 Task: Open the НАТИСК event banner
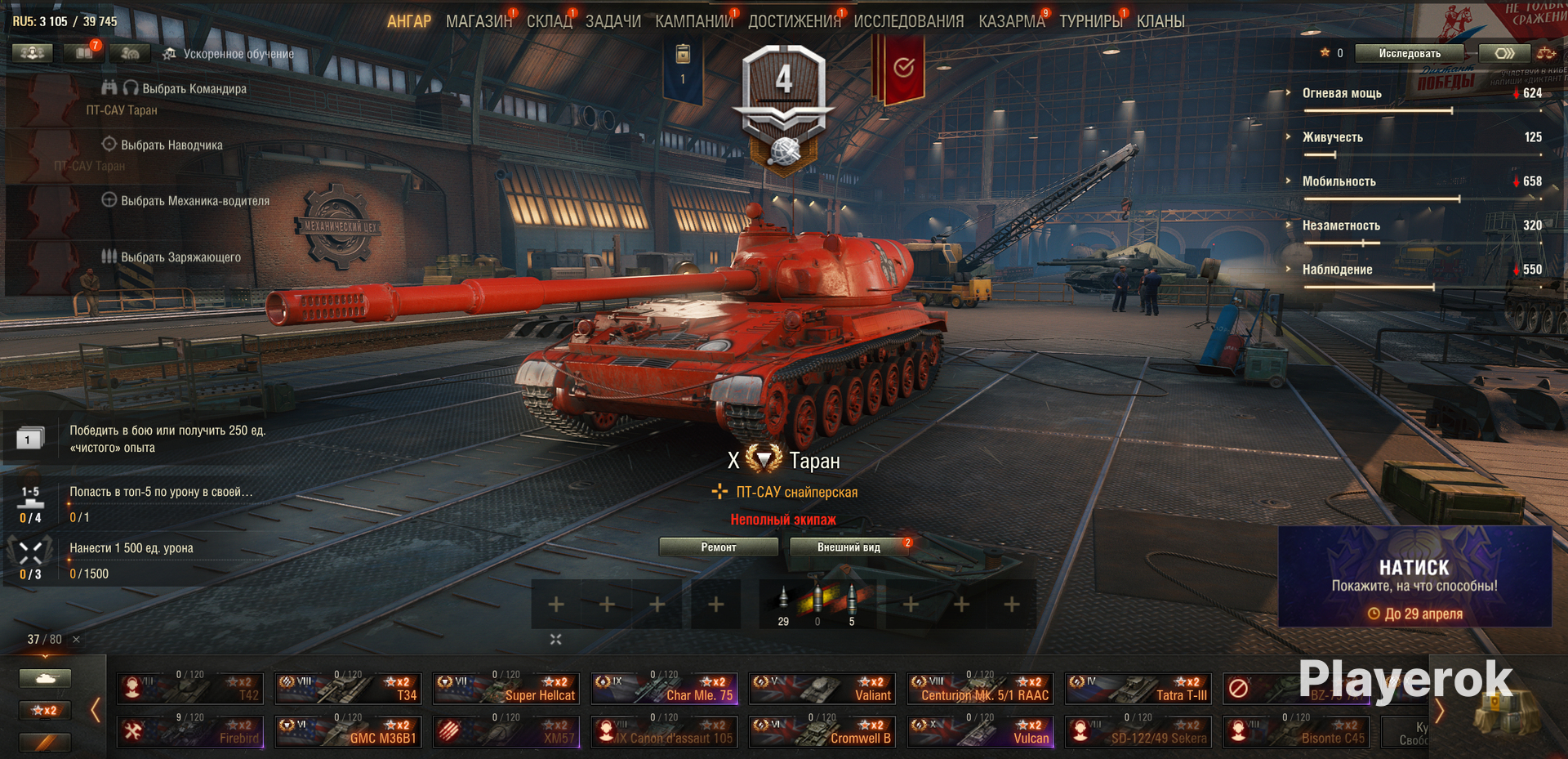click(1414, 577)
